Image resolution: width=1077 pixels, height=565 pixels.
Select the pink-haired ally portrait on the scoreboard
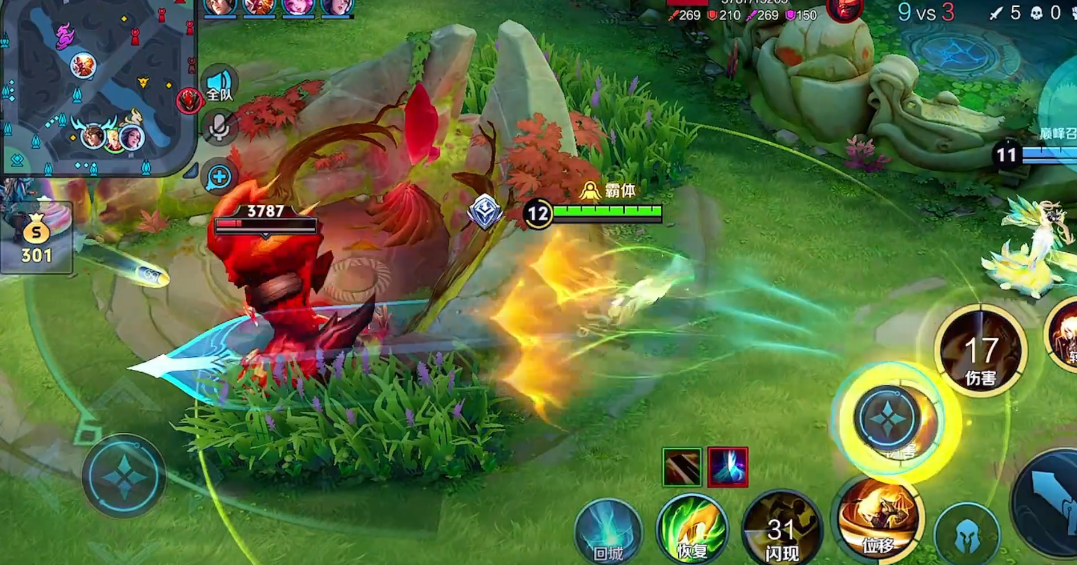298,6
